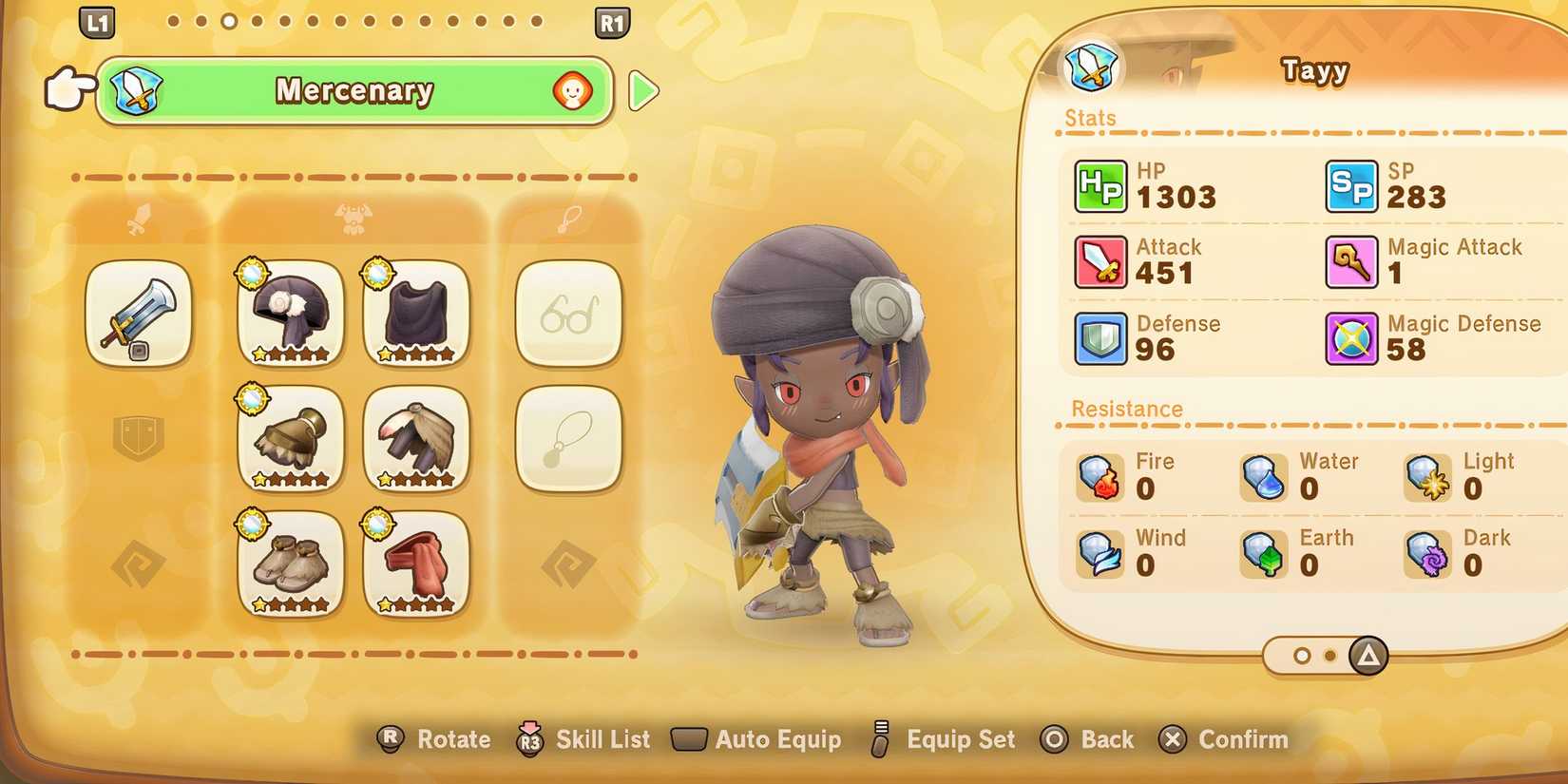
Task: Click the equipped scarf slot
Action: (416, 565)
